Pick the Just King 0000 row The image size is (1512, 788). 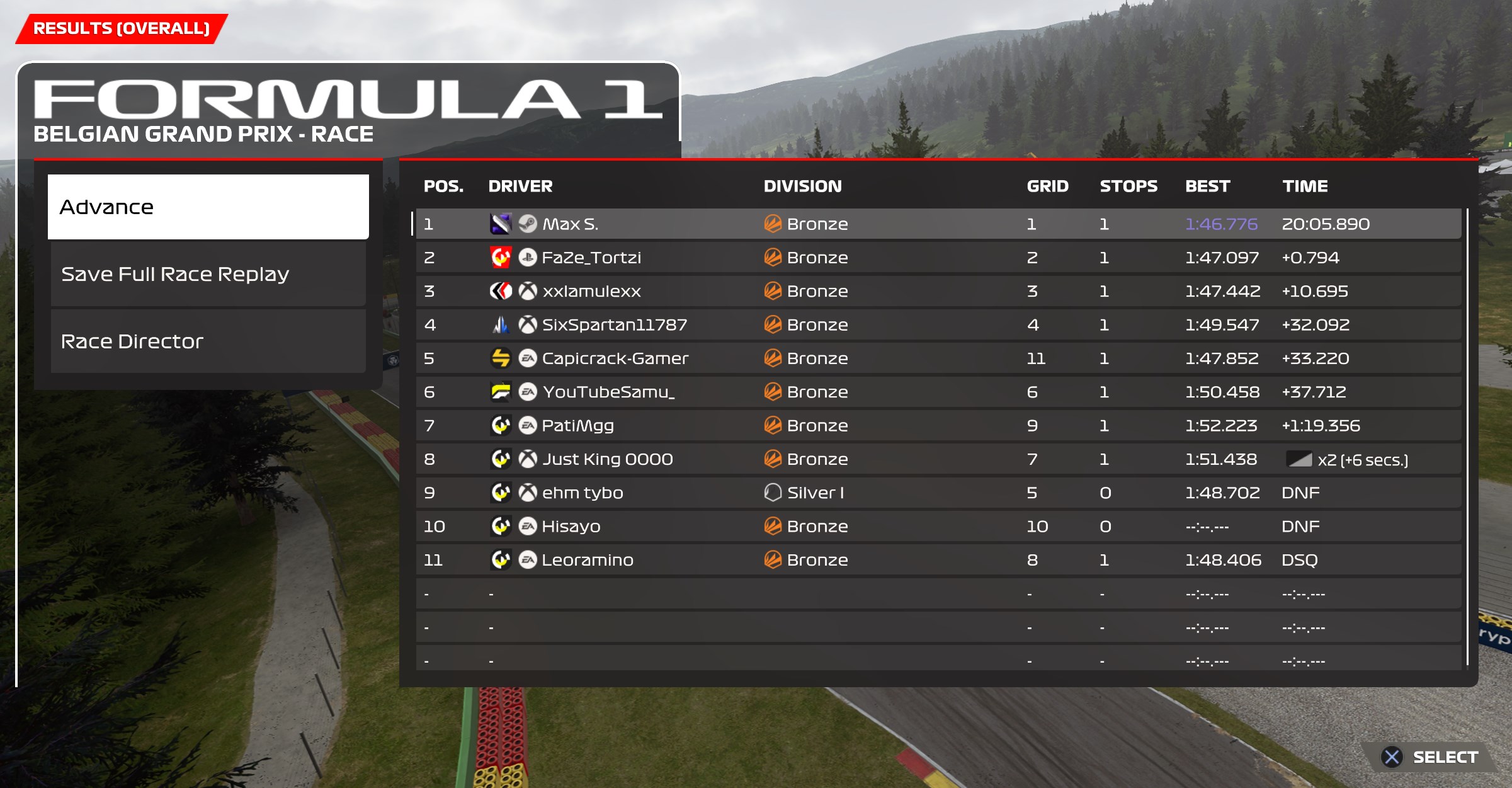tap(607, 459)
